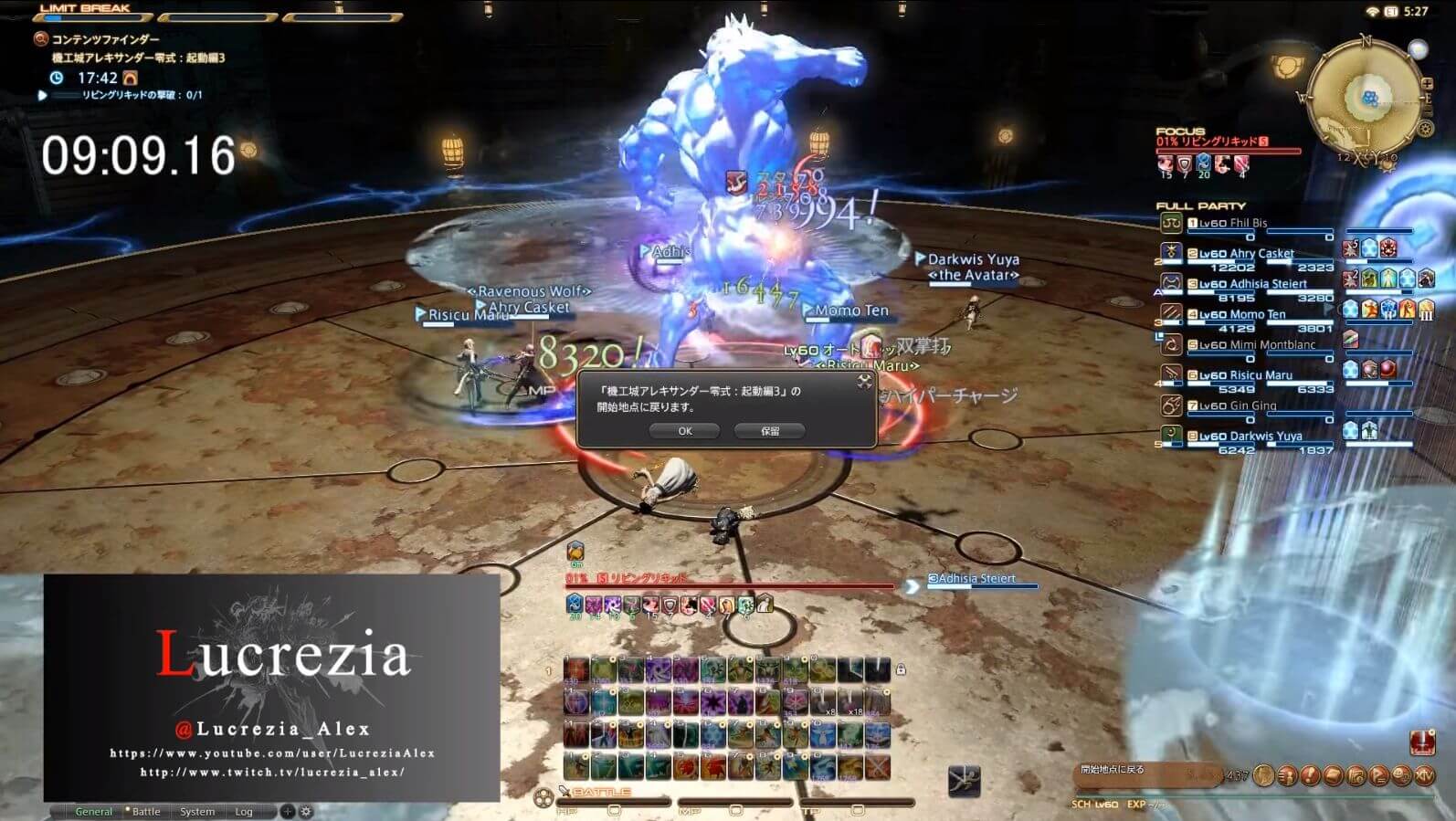Activate the sprint action icon

click(x=964, y=781)
